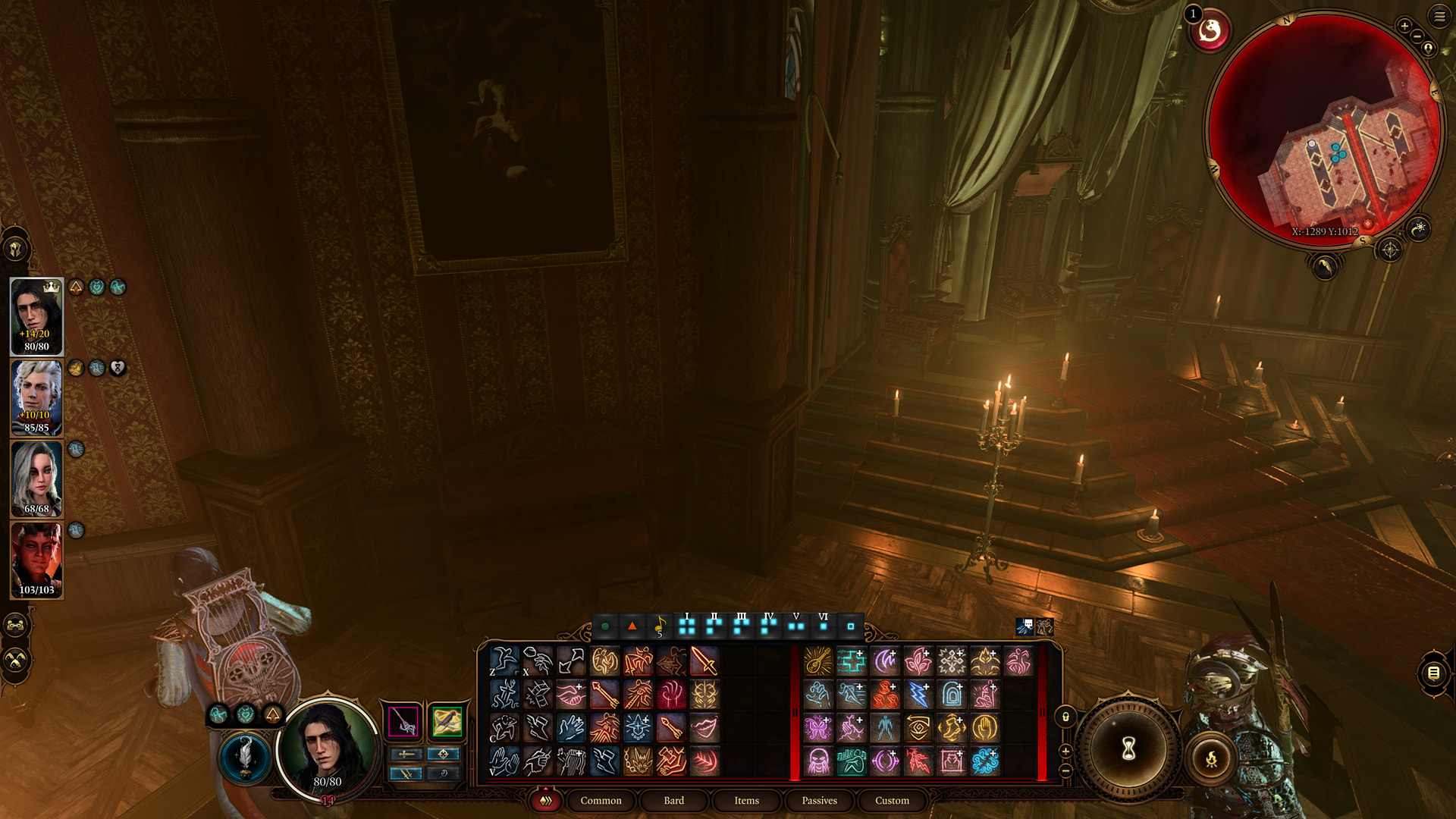
Task: Click the bardic inspiration feather button
Action: point(245,755)
